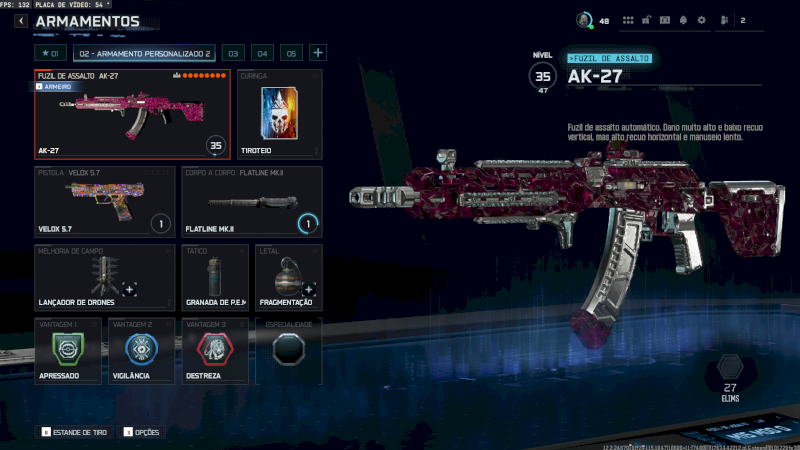800x450 pixels.
Task: Switch to loadout tab 03
Action: tap(232, 53)
